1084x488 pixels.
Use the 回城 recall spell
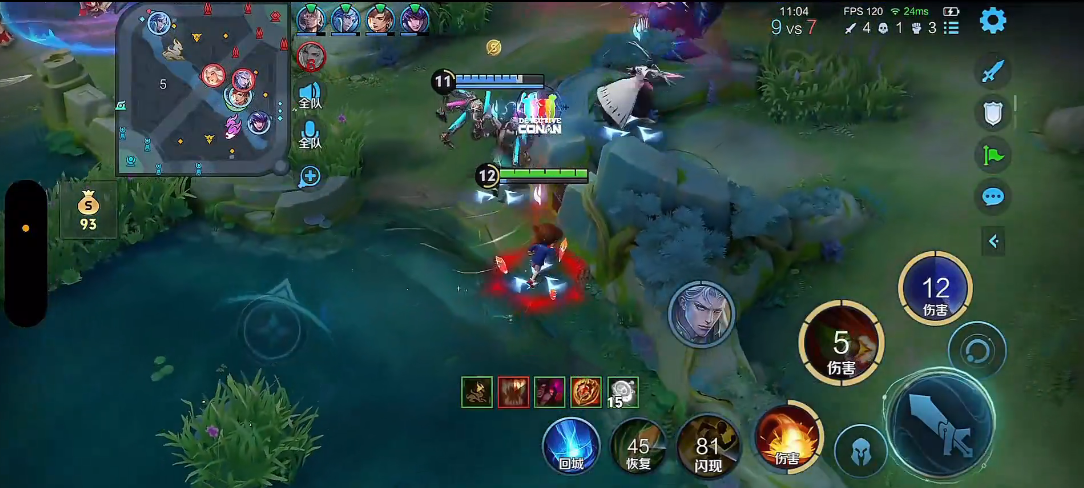click(x=571, y=445)
